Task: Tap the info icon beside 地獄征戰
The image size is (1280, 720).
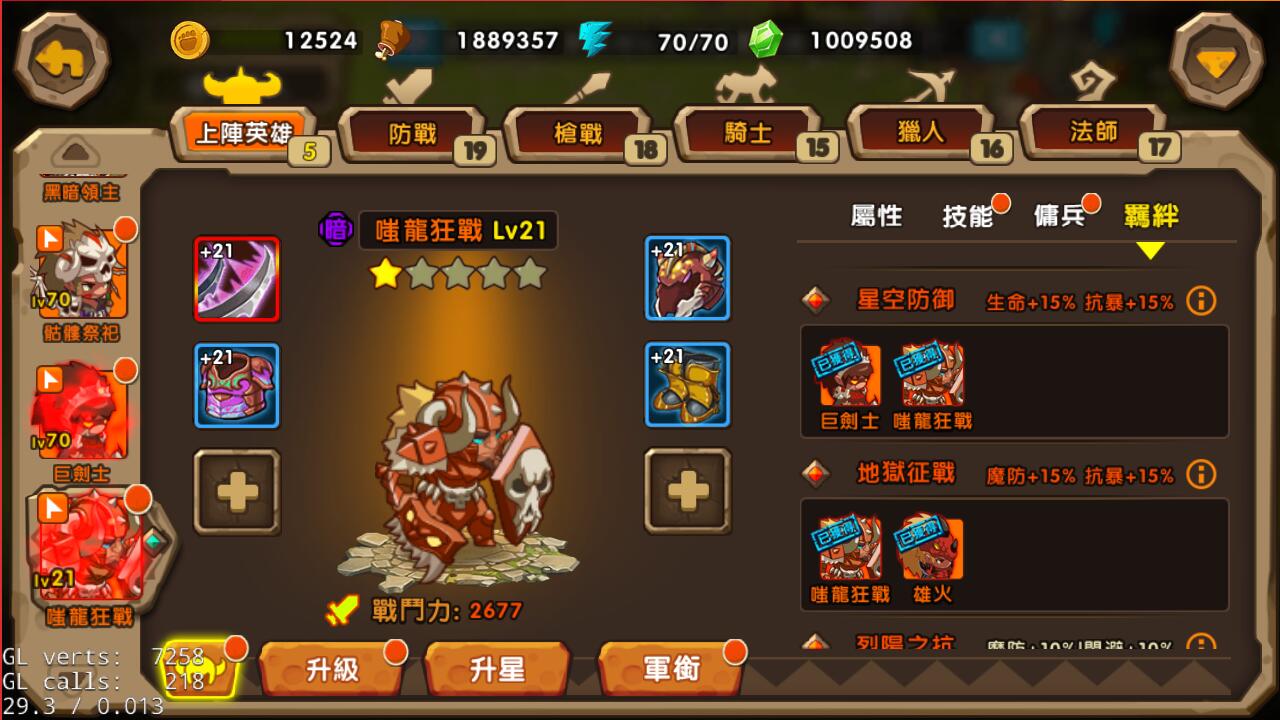Action: (1200, 474)
